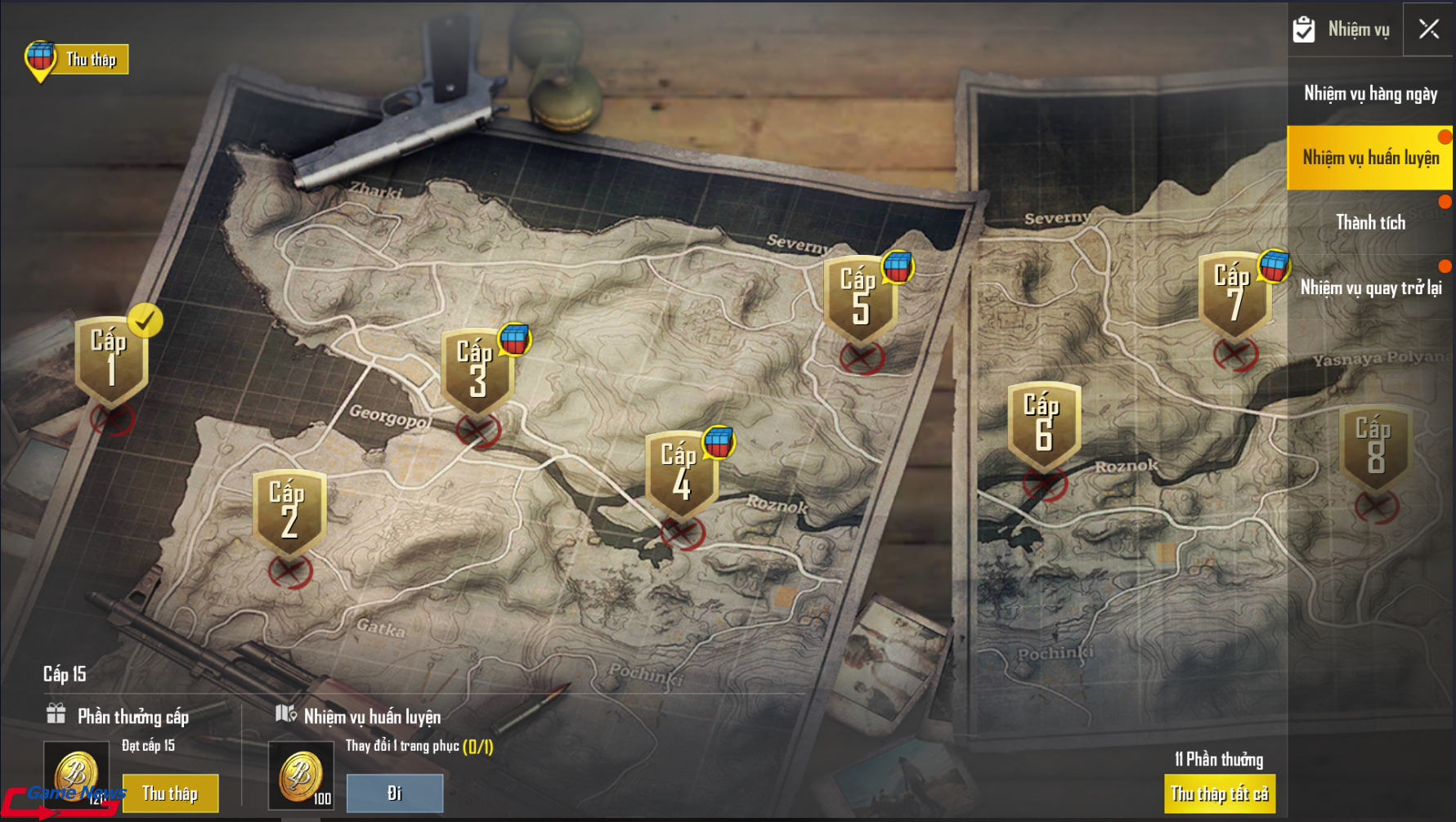Close the Nhiệm vụ mission screen
Viewport: 1456px width, 822px height.
point(1428,29)
